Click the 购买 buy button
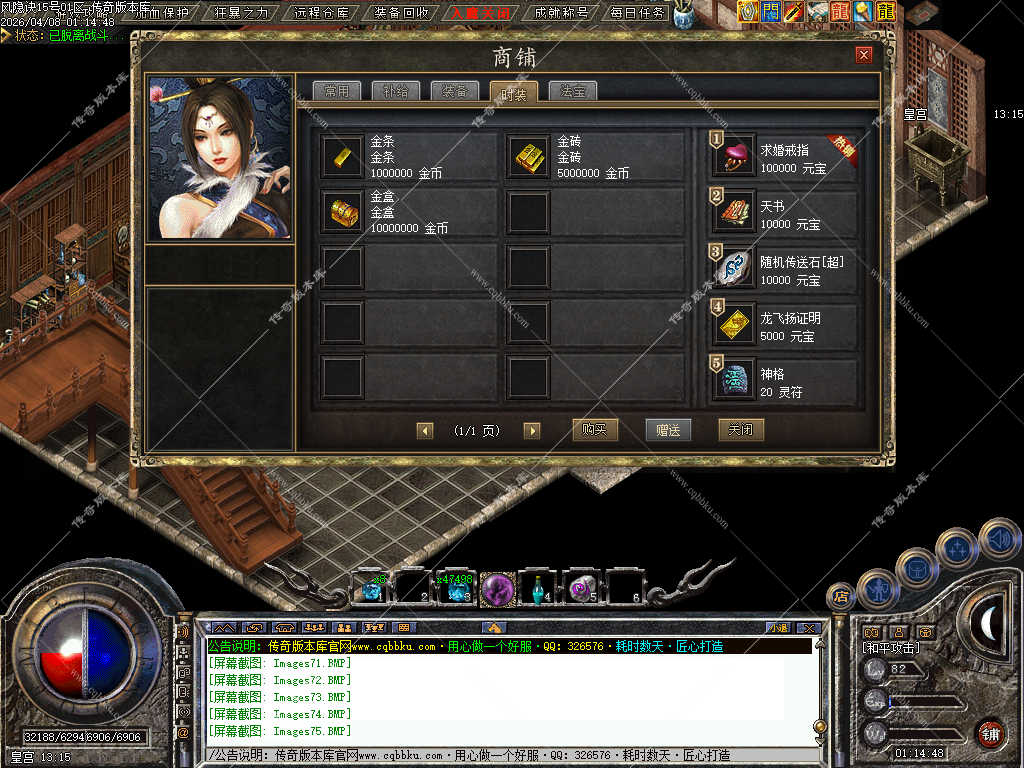 coord(595,430)
